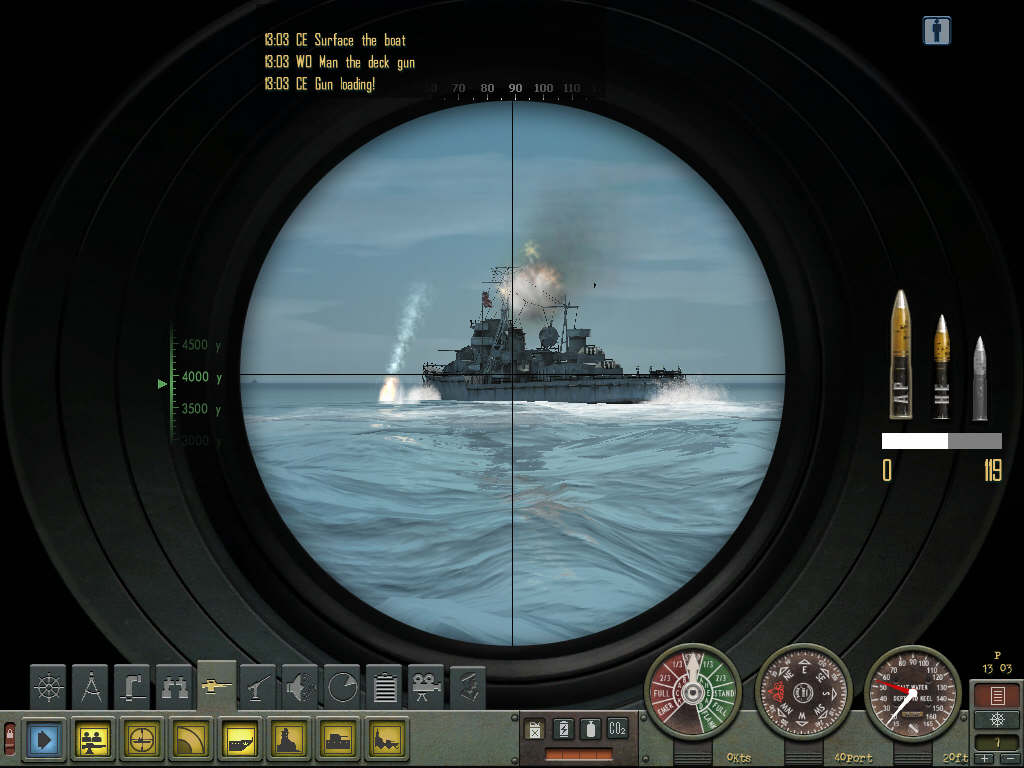Image resolution: width=1024 pixels, height=768 pixels.
Task: Select the grey shell on the right
Action: coord(980,378)
